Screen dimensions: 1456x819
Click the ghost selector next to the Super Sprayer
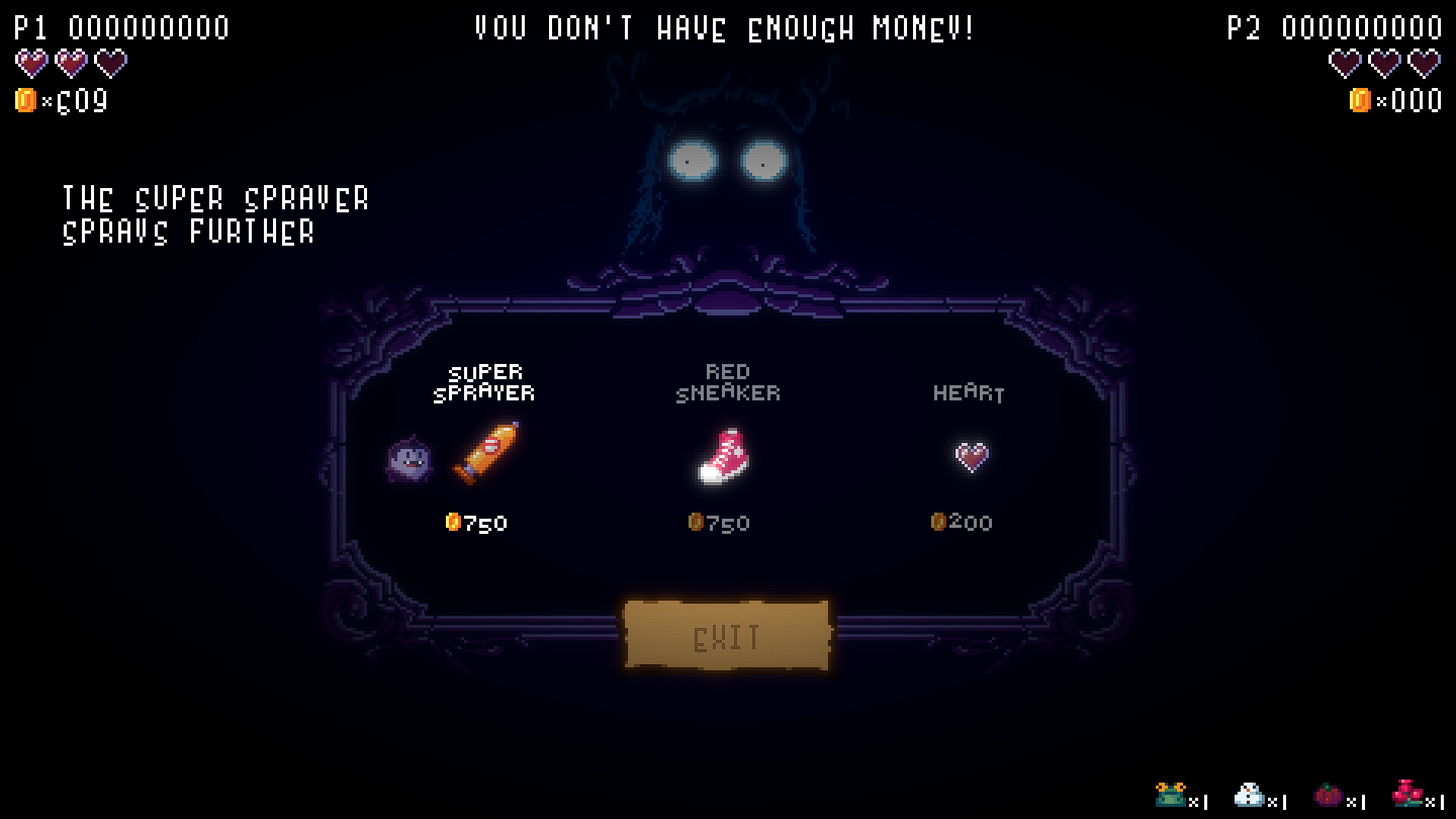[x=408, y=460]
